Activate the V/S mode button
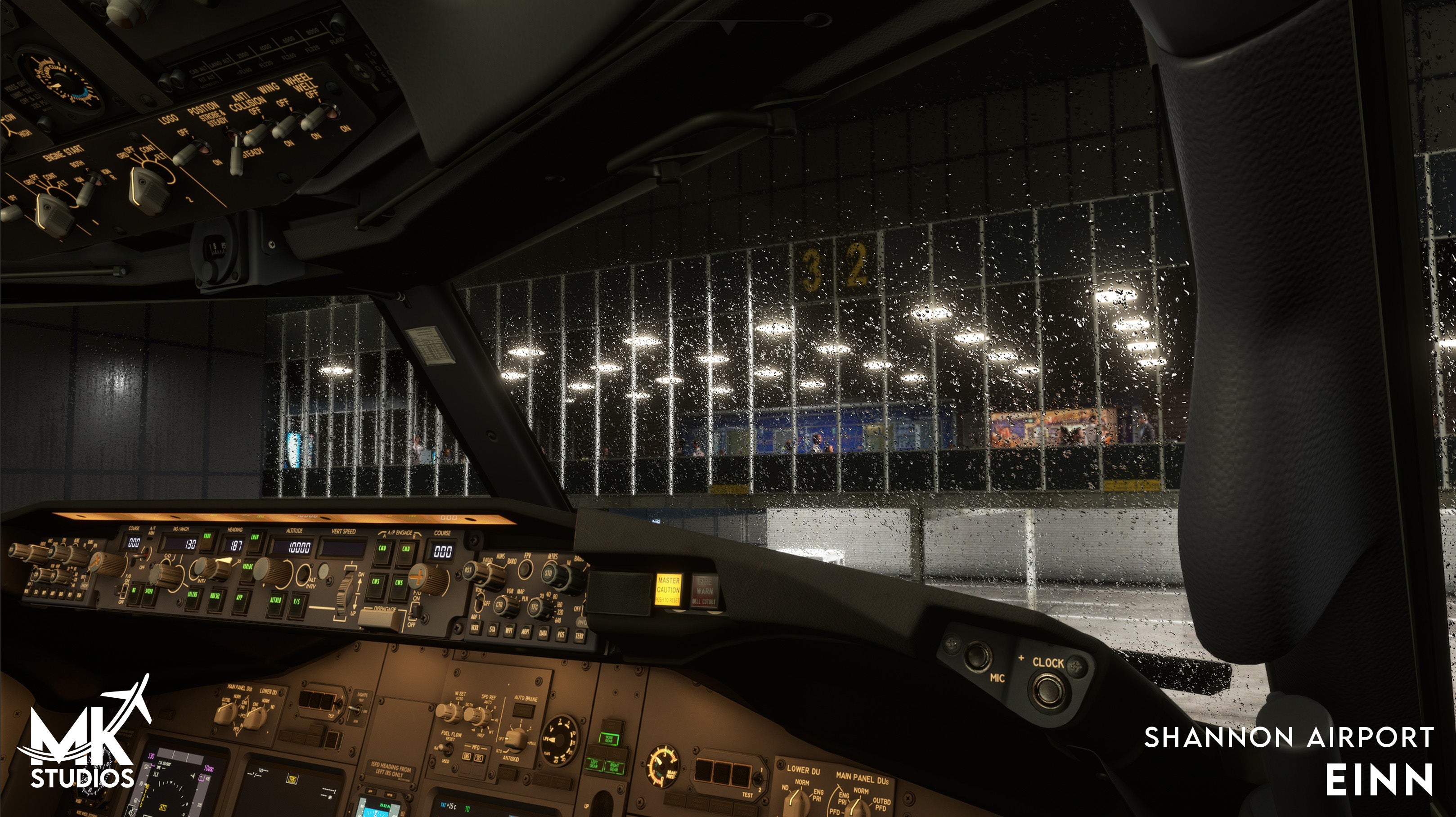The height and width of the screenshot is (817, 1456). coord(296,603)
